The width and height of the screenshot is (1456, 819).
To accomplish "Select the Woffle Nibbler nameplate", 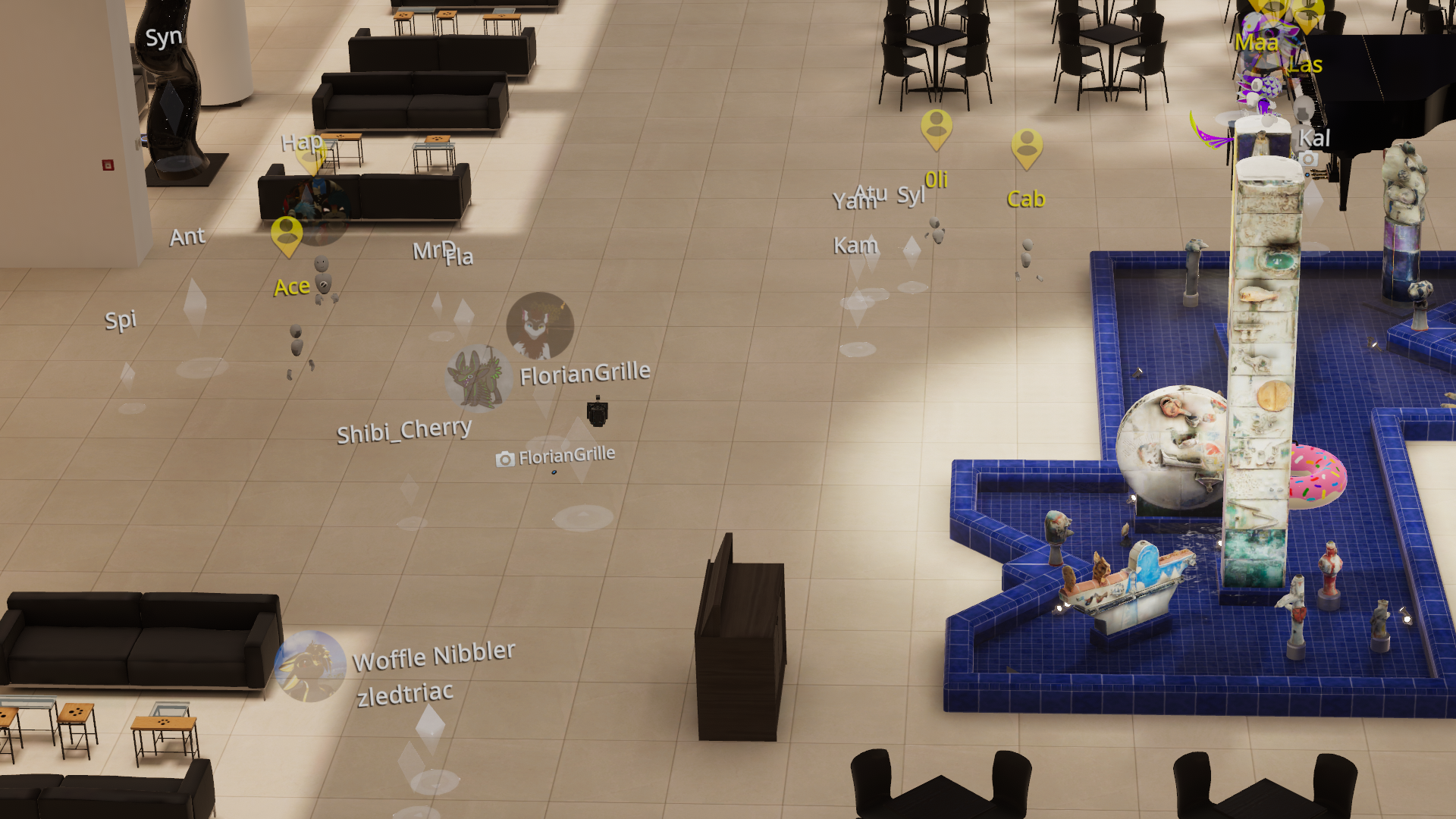I will [x=434, y=656].
